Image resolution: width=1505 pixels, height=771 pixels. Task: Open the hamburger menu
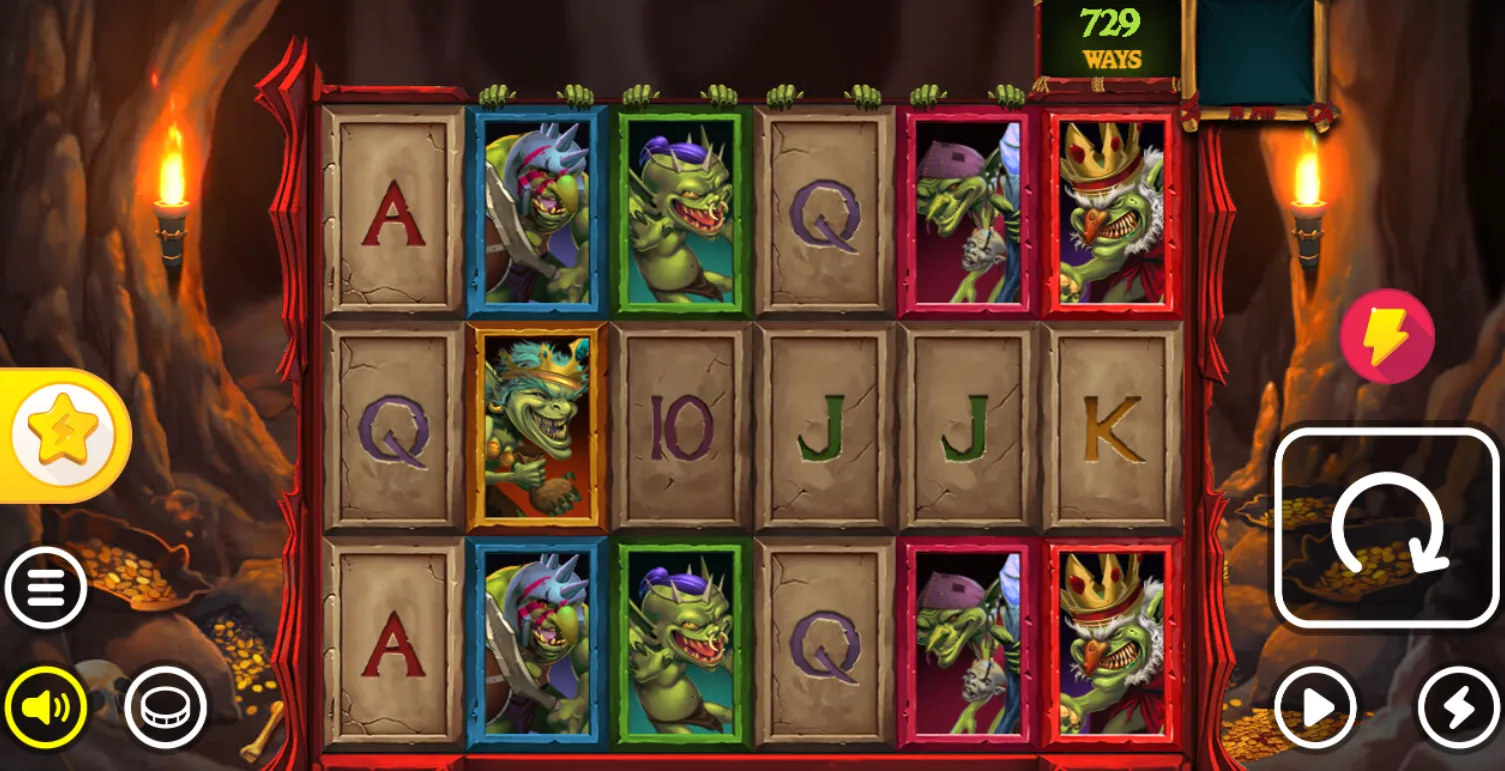(45, 587)
